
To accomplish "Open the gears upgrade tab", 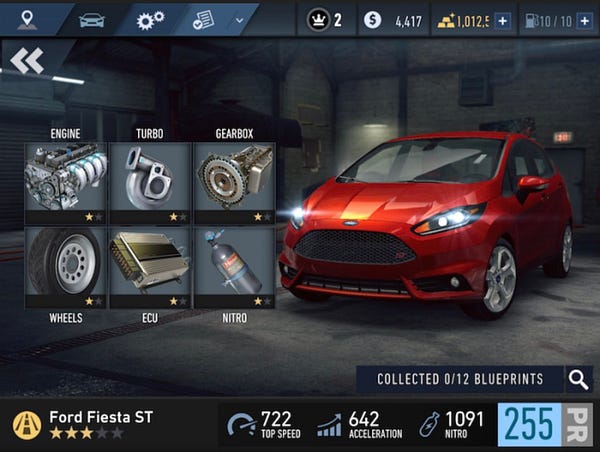I will point(151,19).
